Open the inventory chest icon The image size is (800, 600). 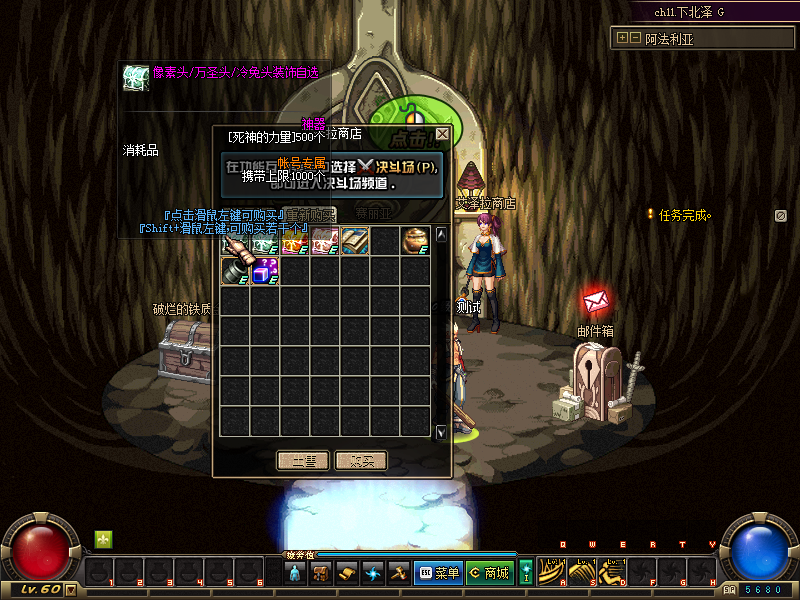tap(321, 573)
